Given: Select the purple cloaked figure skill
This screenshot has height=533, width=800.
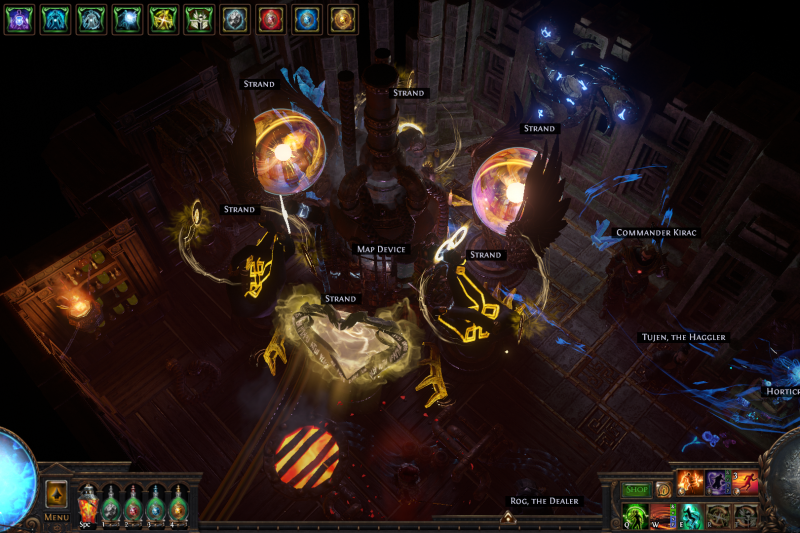Looking at the screenshot, I should point(718,483).
